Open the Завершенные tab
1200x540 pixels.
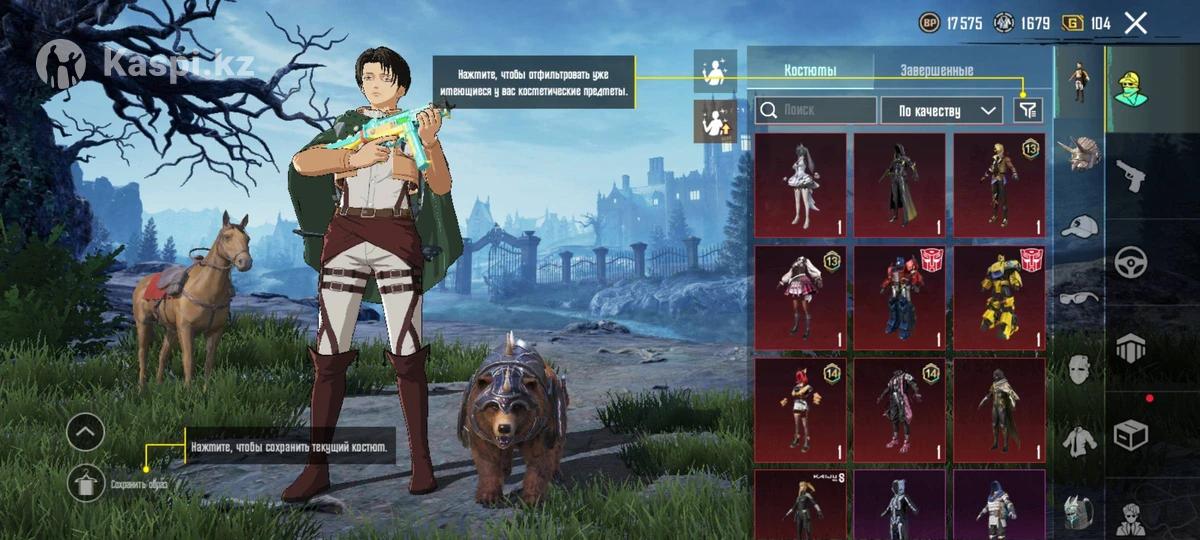point(936,71)
